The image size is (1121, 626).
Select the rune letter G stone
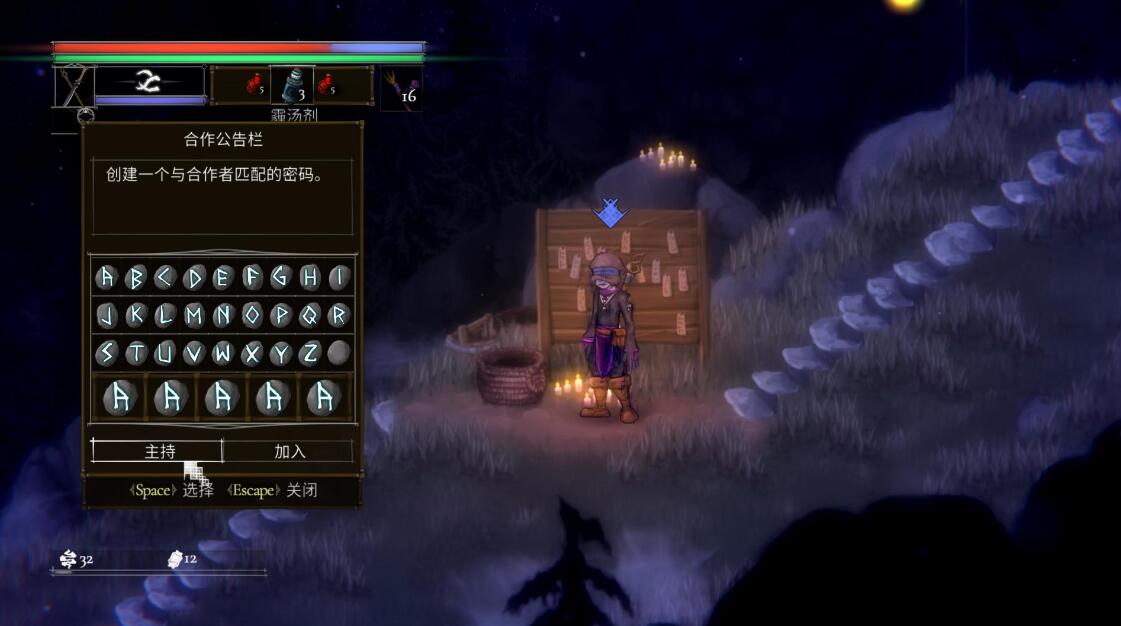click(281, 277)
